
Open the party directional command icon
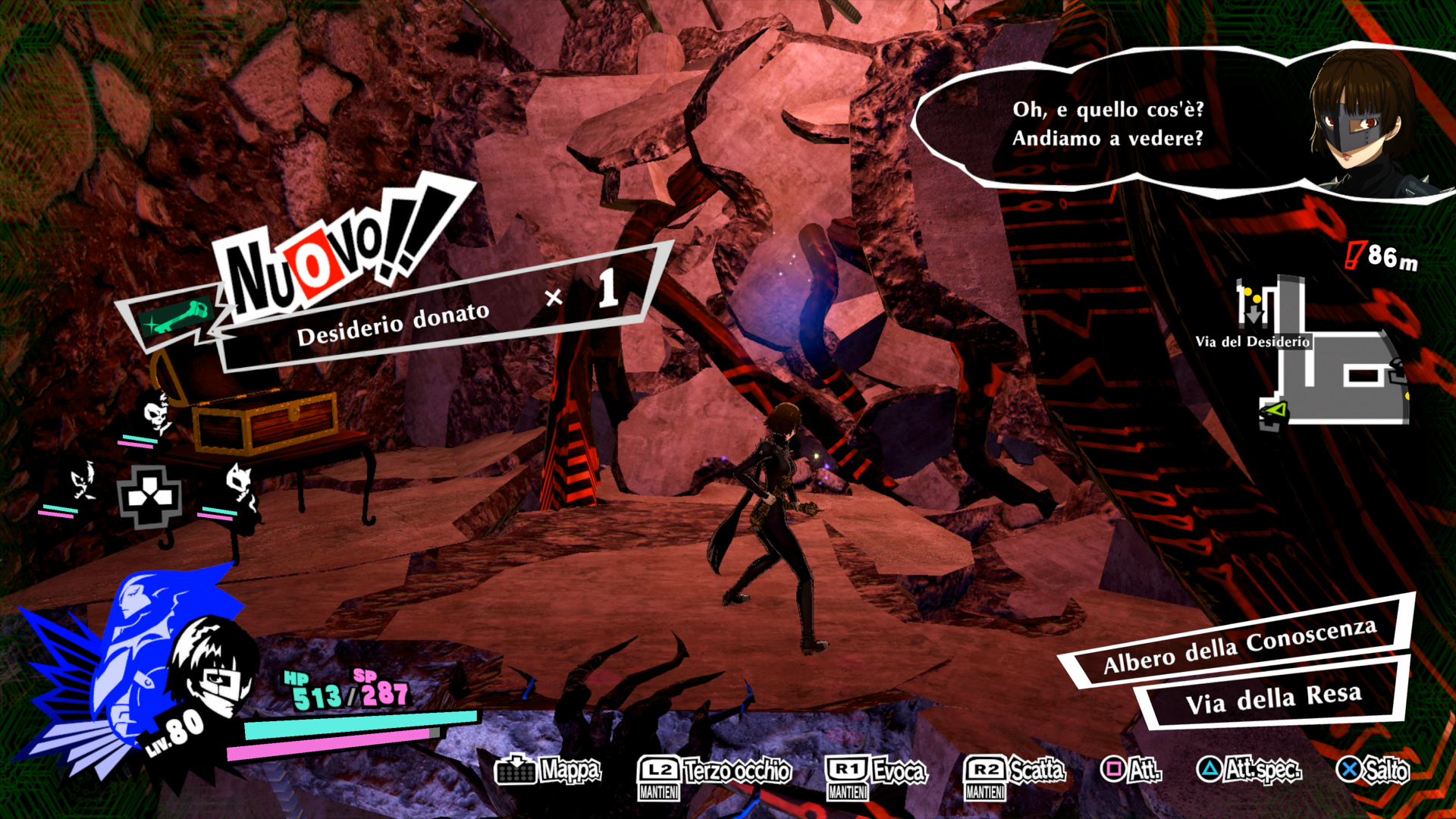(149, 497)
